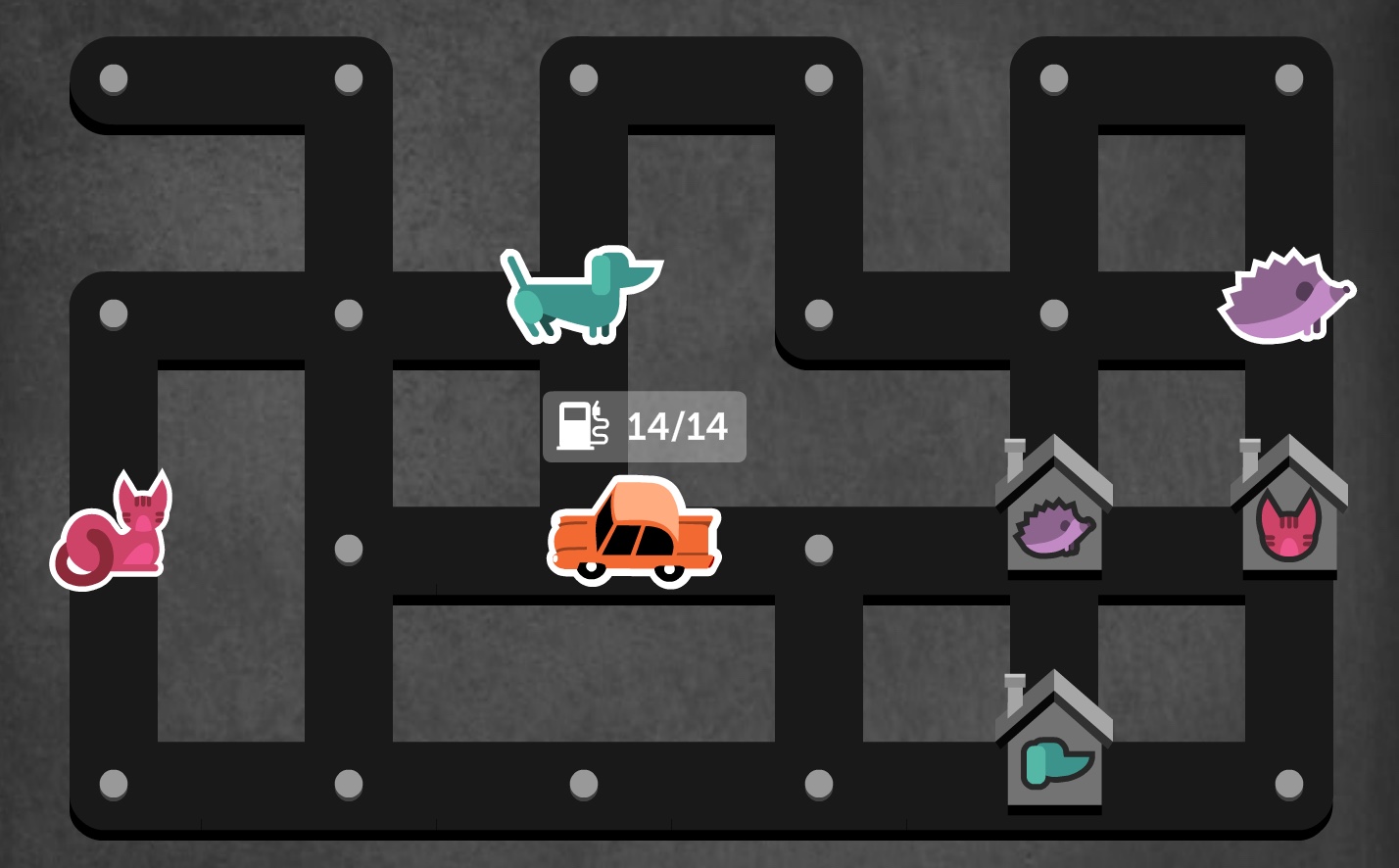Select the teal dachshund dog on the road

(x=580, y=294)
